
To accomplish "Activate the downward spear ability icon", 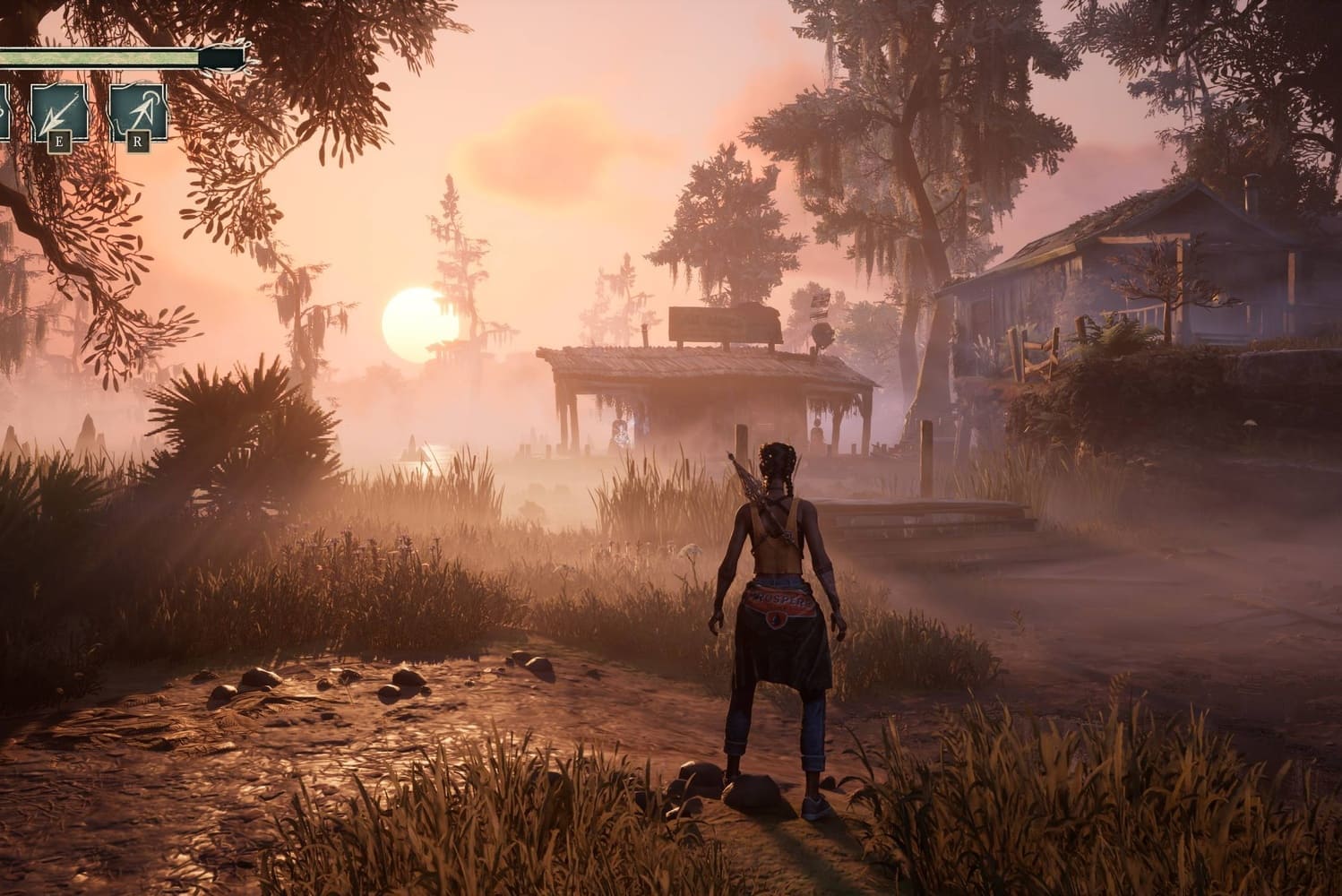I will pos(59,111).
